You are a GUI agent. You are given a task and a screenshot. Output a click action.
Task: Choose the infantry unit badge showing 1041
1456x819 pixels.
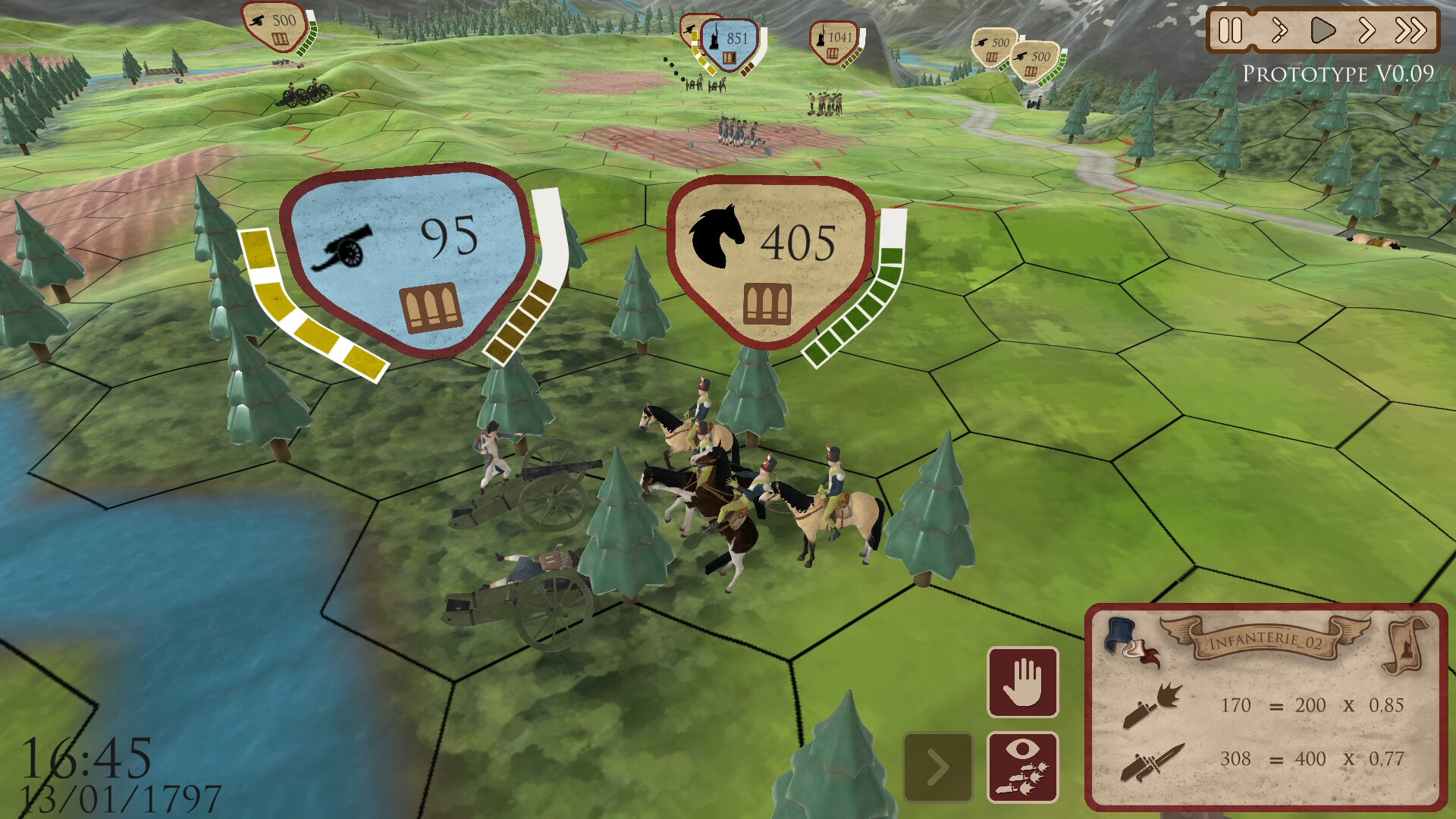click(834, 41)
